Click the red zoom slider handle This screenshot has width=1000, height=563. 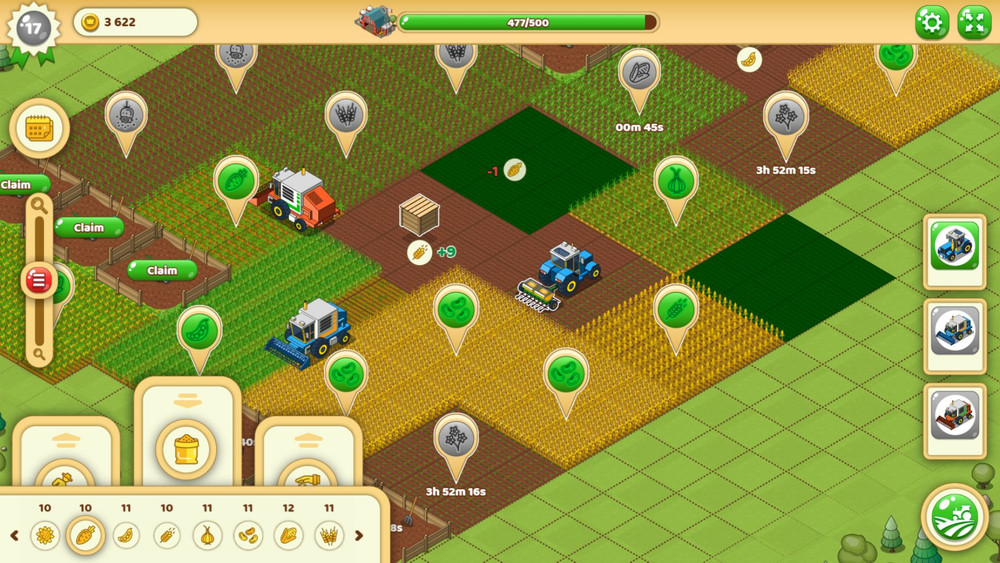pos(38,280)
